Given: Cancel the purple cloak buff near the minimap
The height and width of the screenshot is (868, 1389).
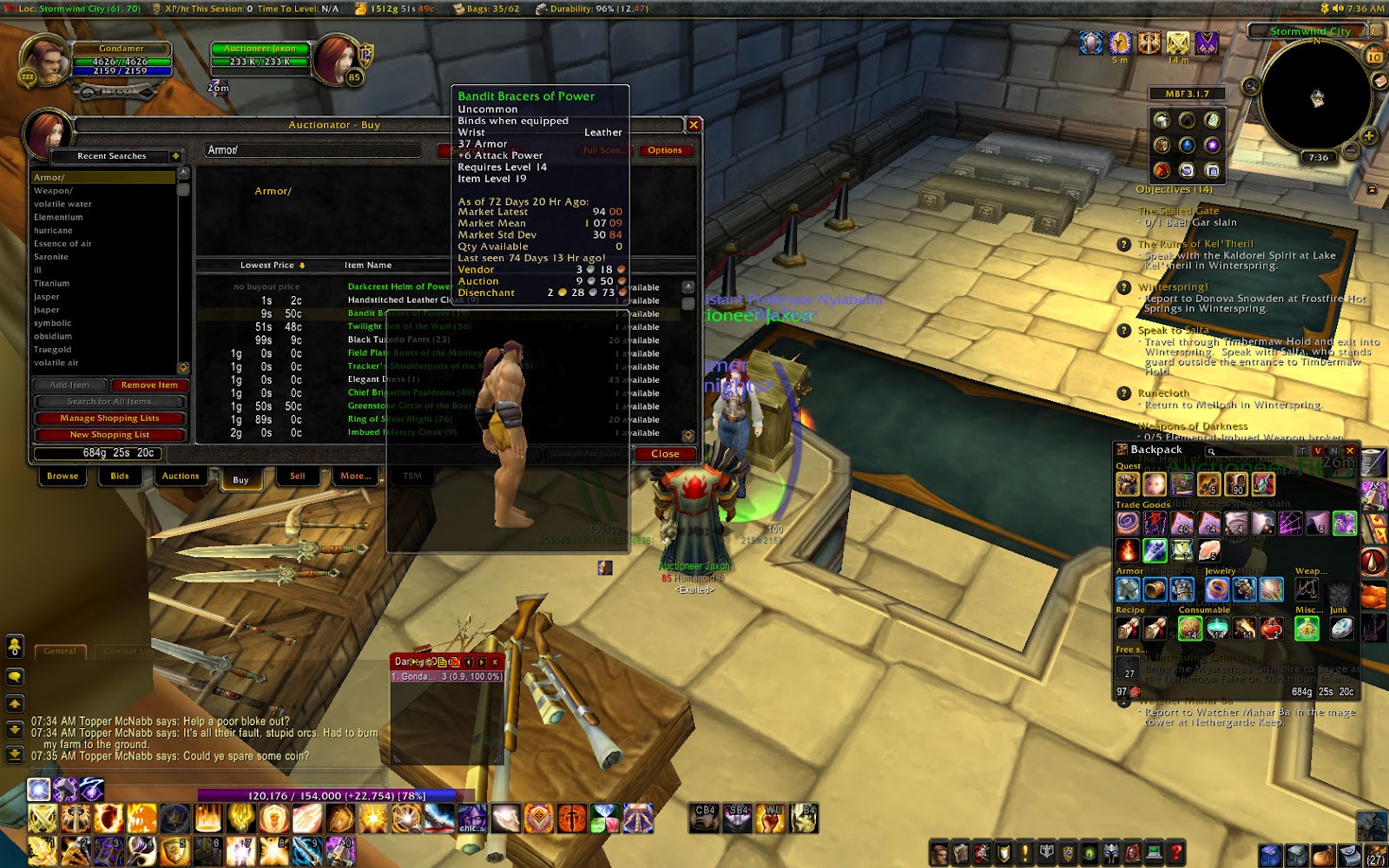Looking at the screenshot, I should [x=1207, y=44].
